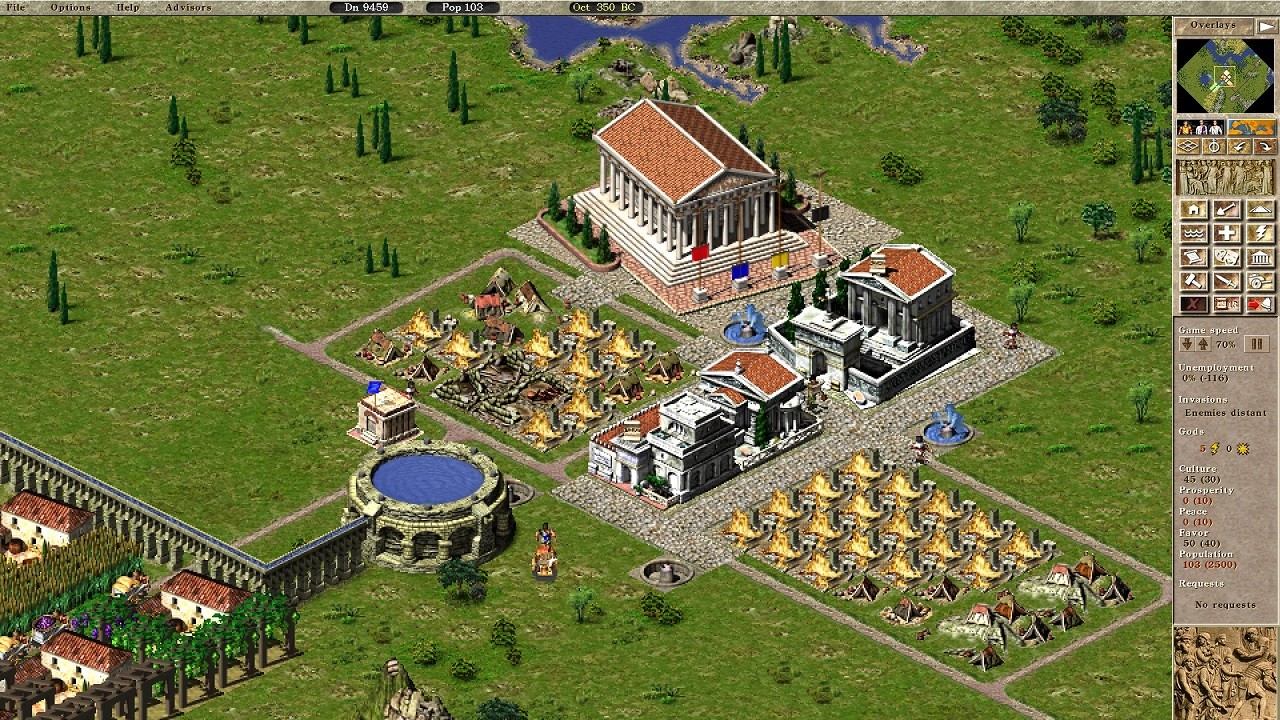Open the cart icon for industry buildings
The height and width of the screenshot is (720, 1280).
point(1260,281)
